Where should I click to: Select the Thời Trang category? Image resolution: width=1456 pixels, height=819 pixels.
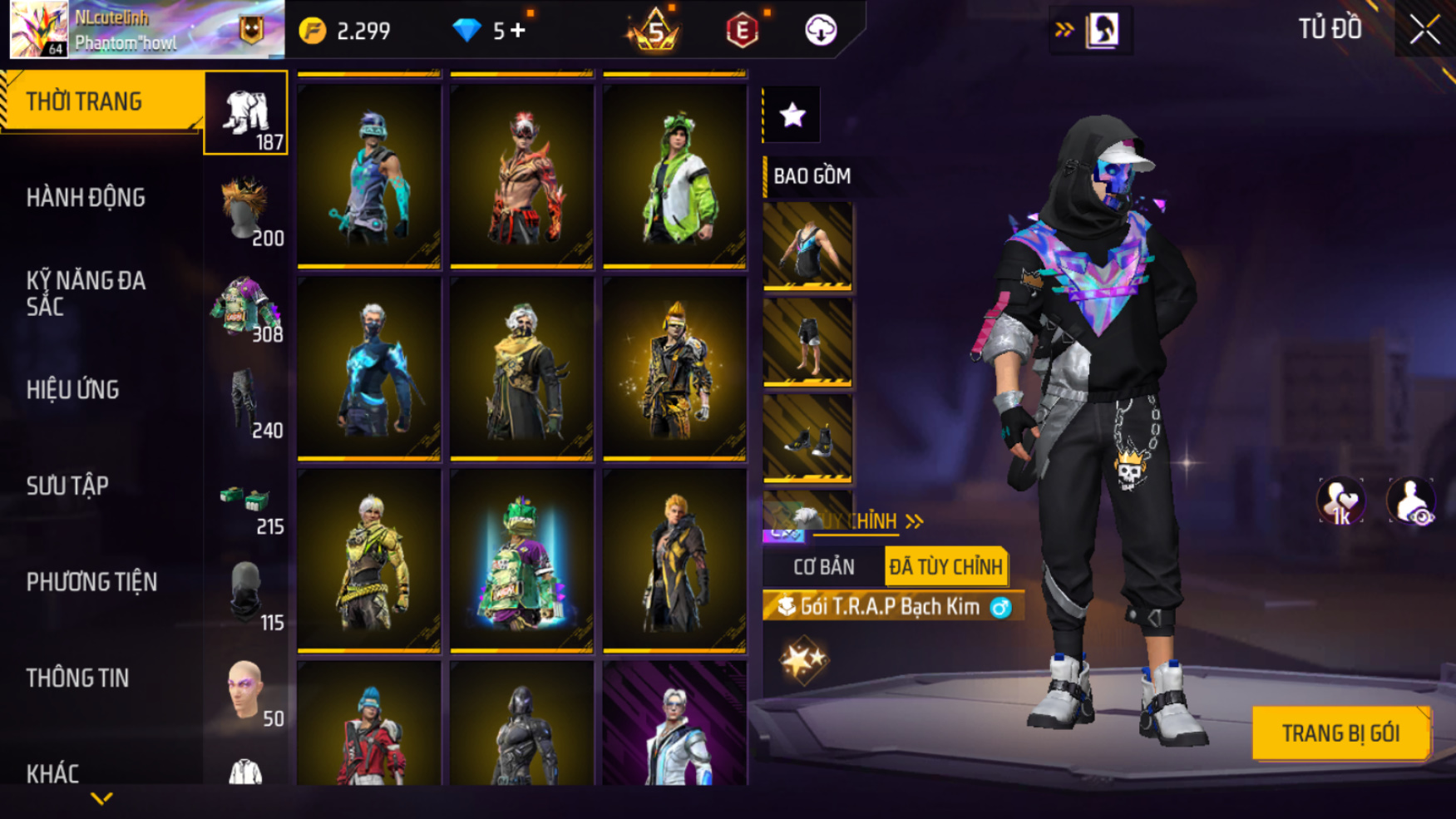pyautogui.click(x=100, y=101)
